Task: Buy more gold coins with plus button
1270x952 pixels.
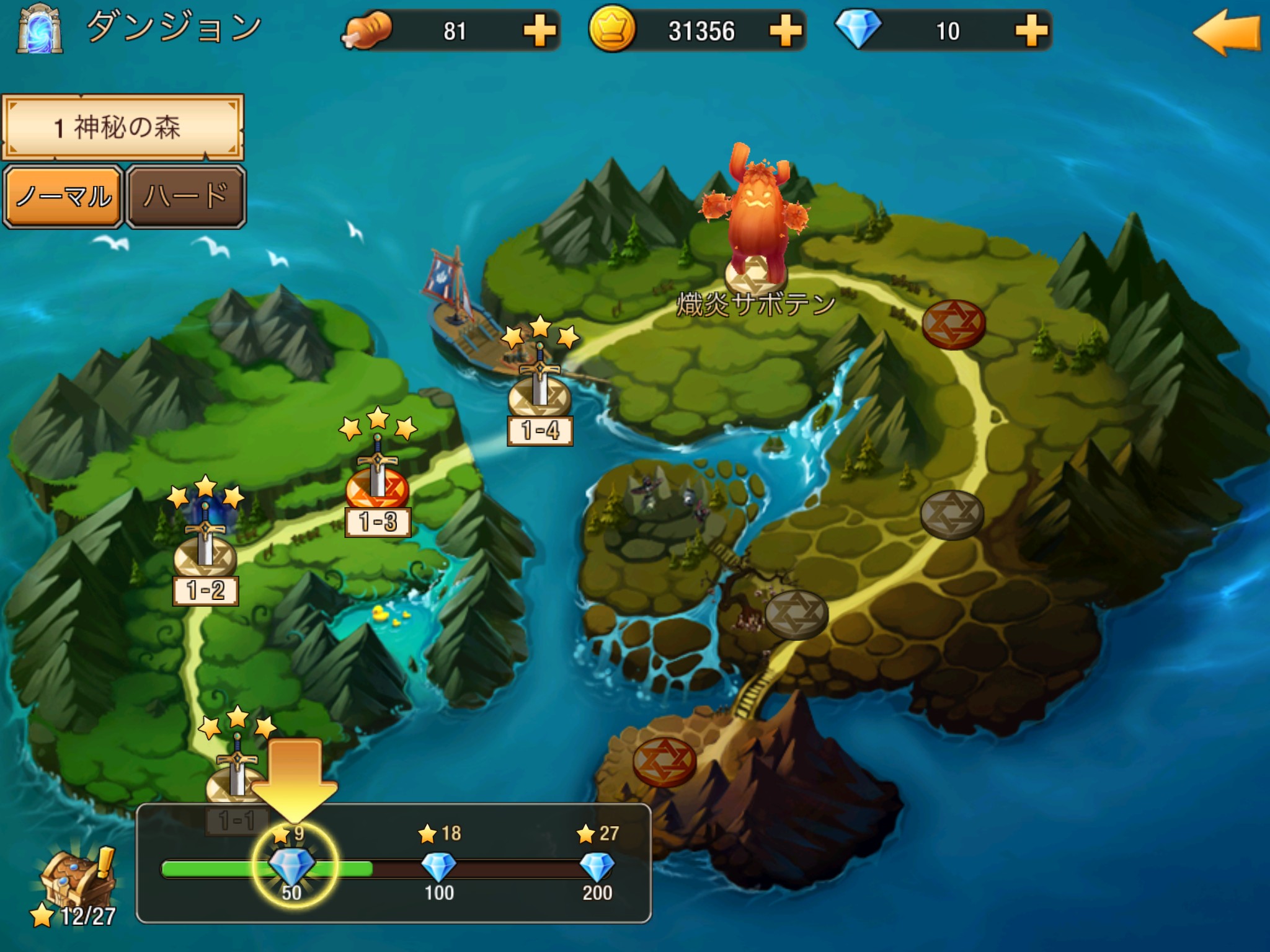Action: [785, 31]
